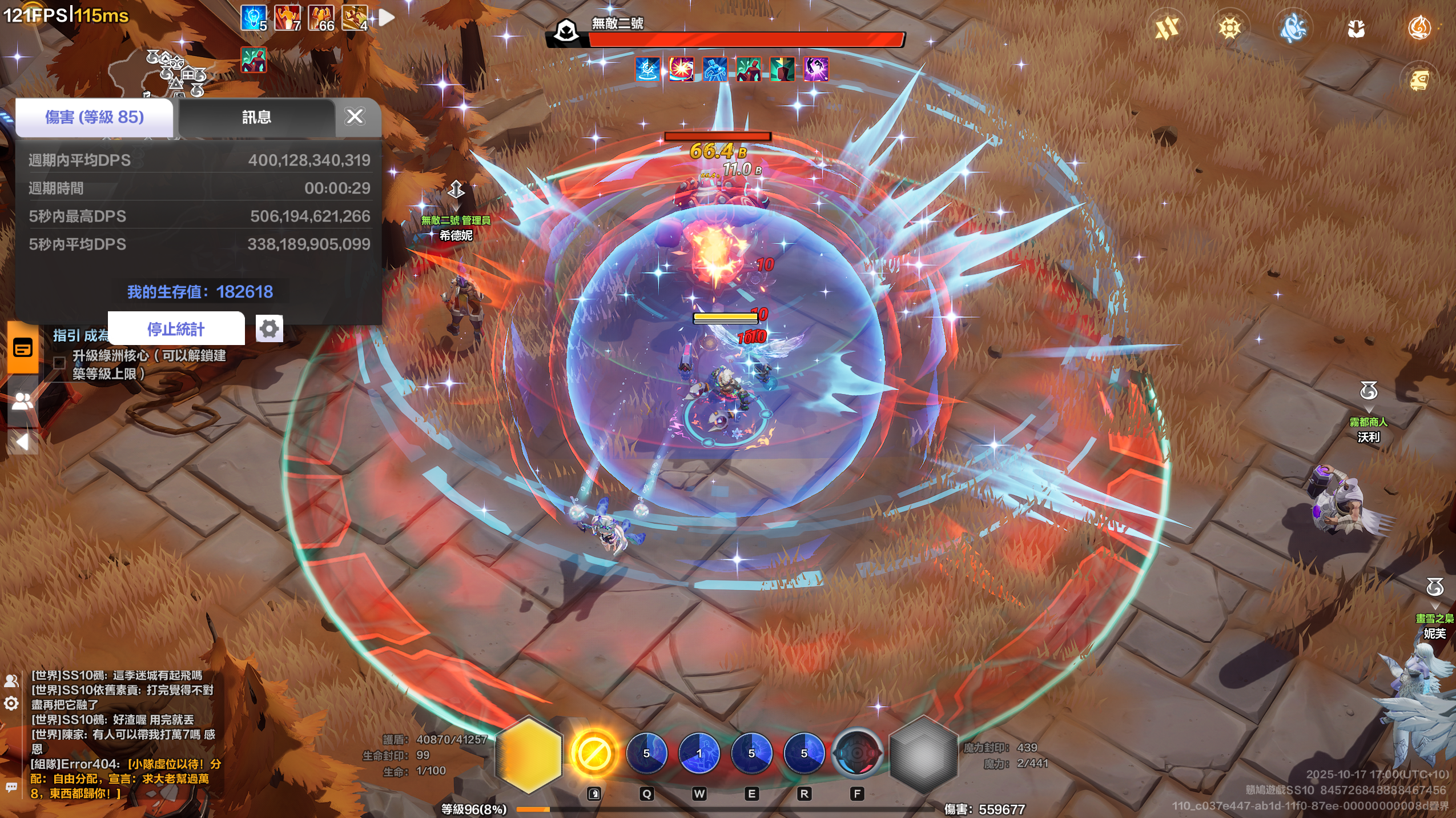Toggle the 升級綠洲核心 quest checkbox

(59, 362)
